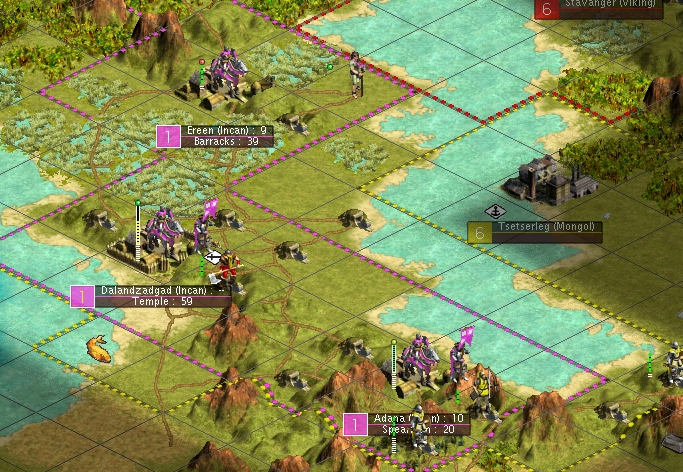Click Tsetserleg's population 6 box
This screenshot has width=683, height=472.
click(x=480, y=233)
